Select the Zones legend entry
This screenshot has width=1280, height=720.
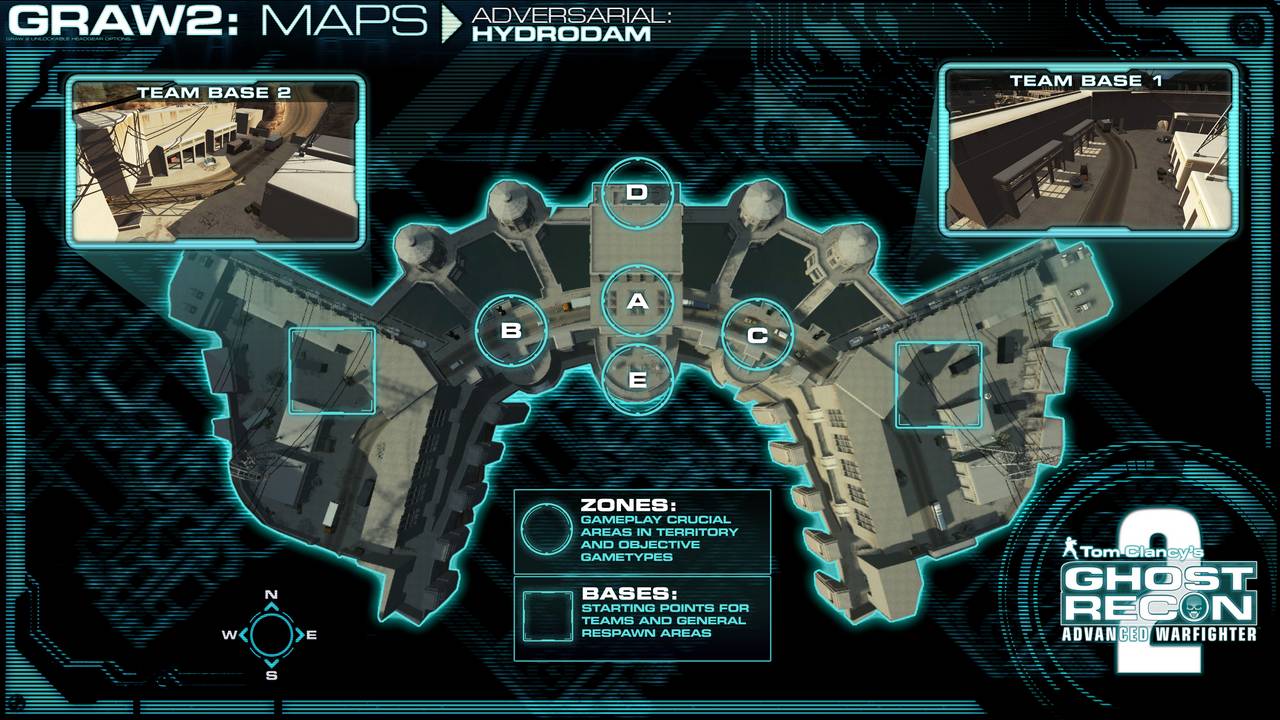642,531
